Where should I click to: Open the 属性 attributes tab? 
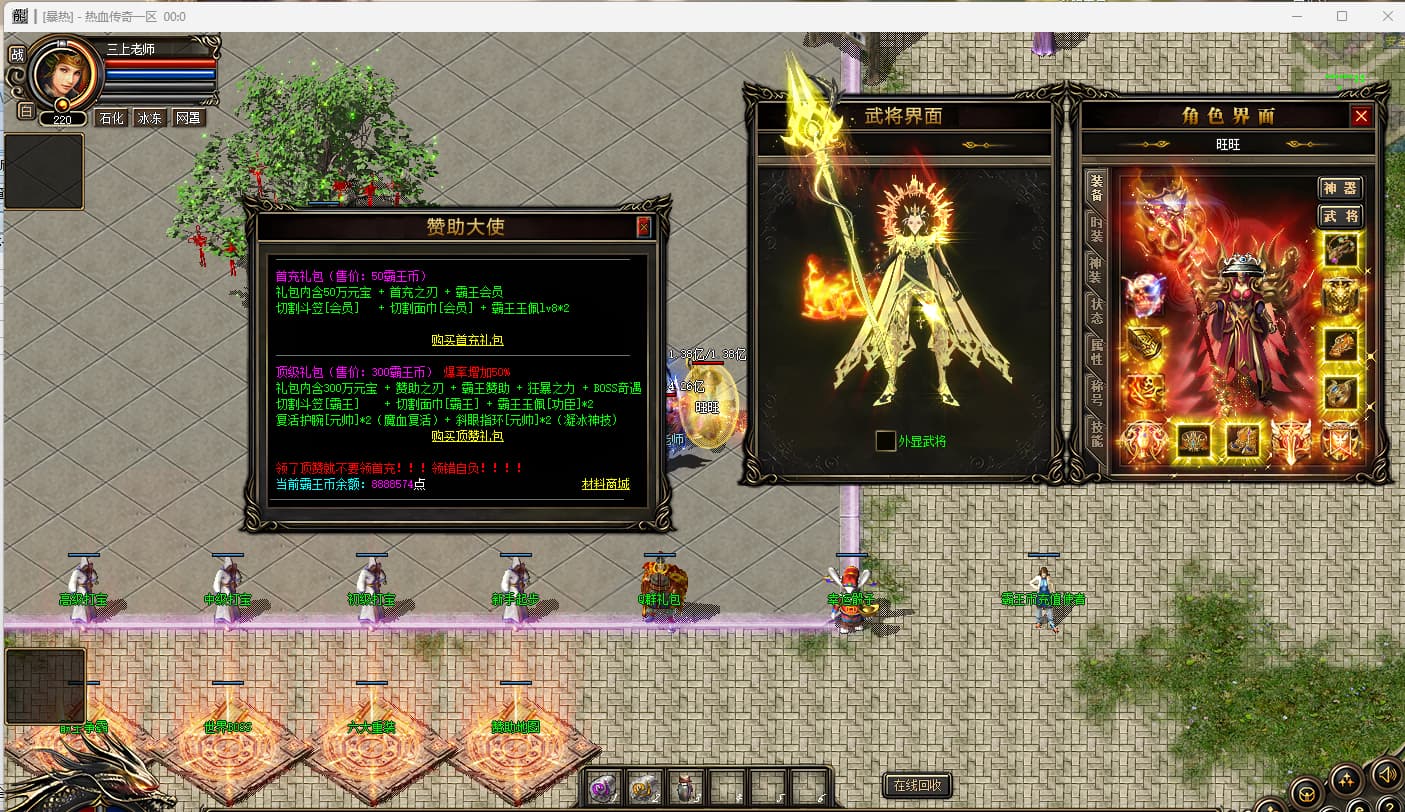1096,352
